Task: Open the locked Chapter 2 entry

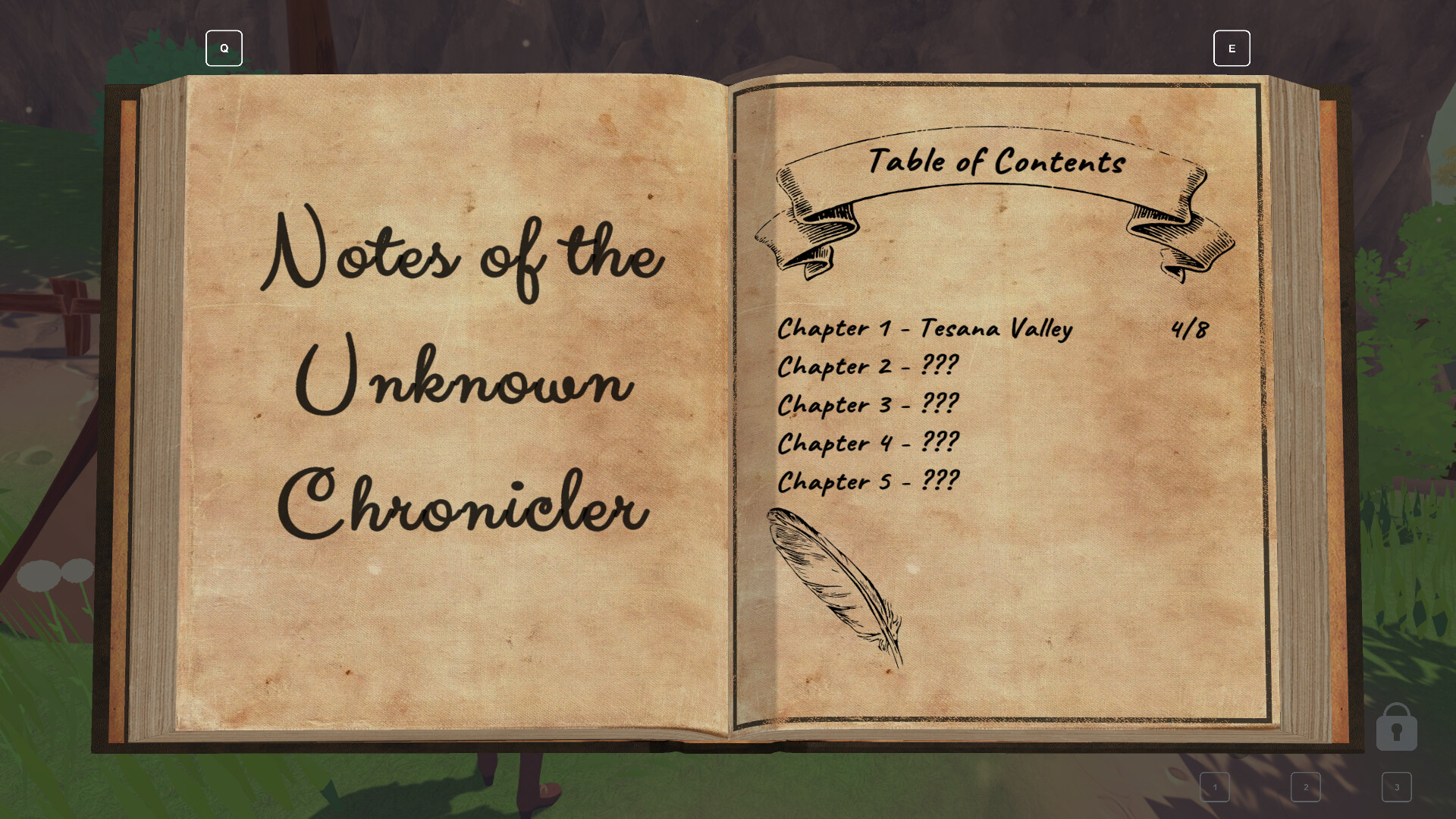Action: 868,366
